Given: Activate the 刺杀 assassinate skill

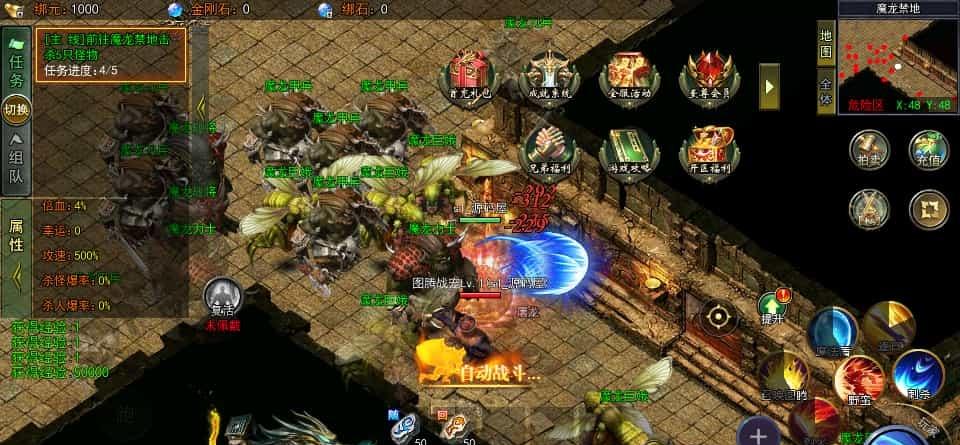Looking at the screenshot, I should (916, 372).
